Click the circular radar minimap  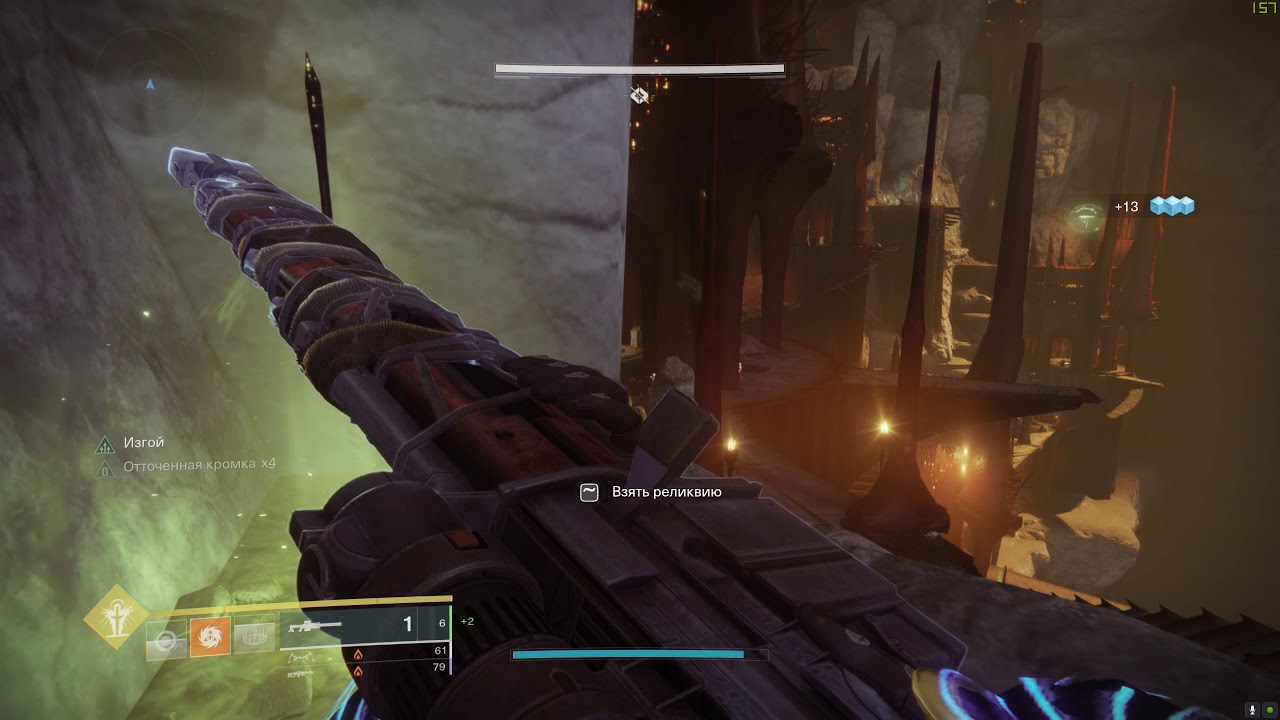150,85
